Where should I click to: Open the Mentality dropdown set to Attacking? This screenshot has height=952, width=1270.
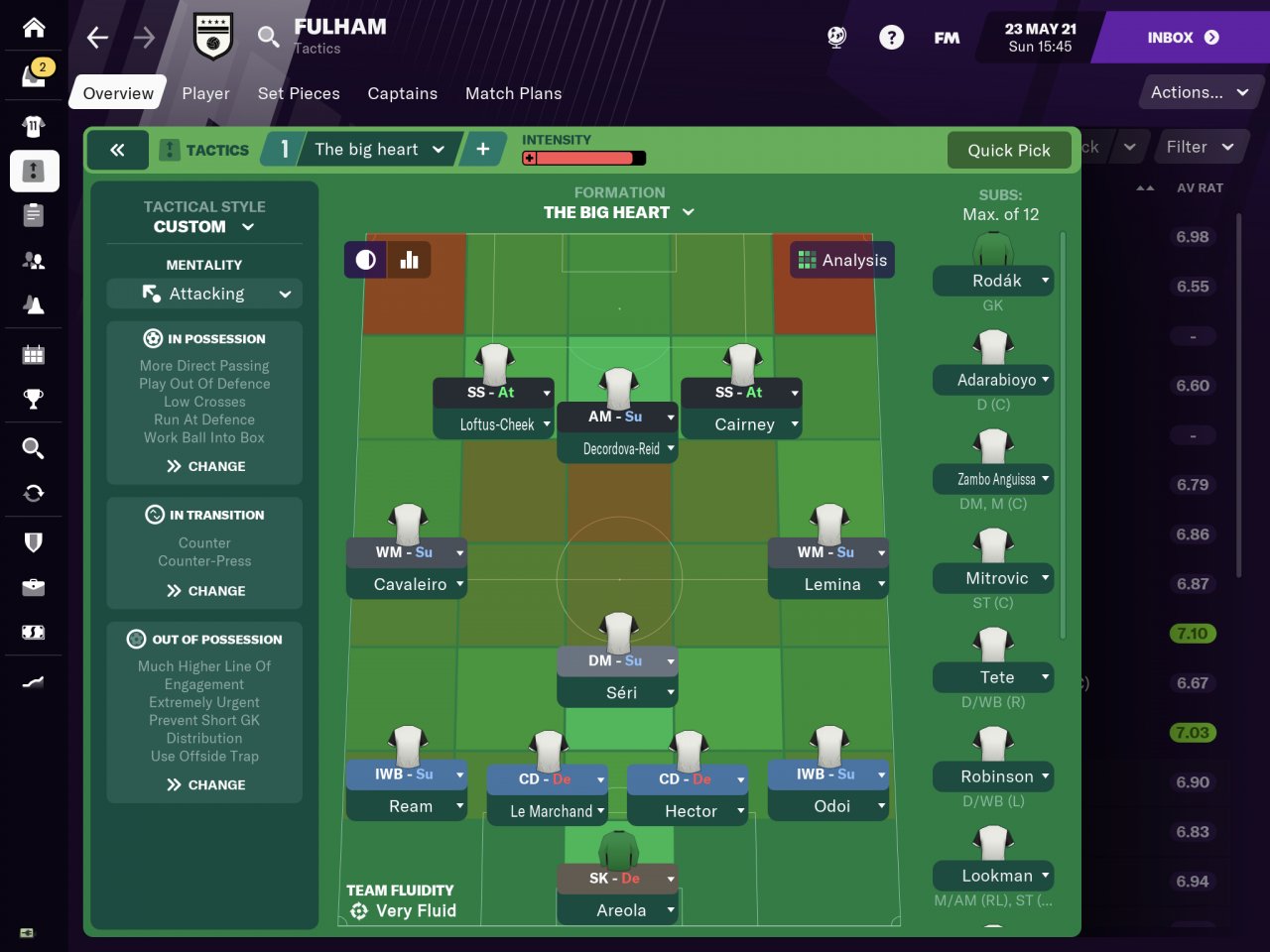click(204, 294)
